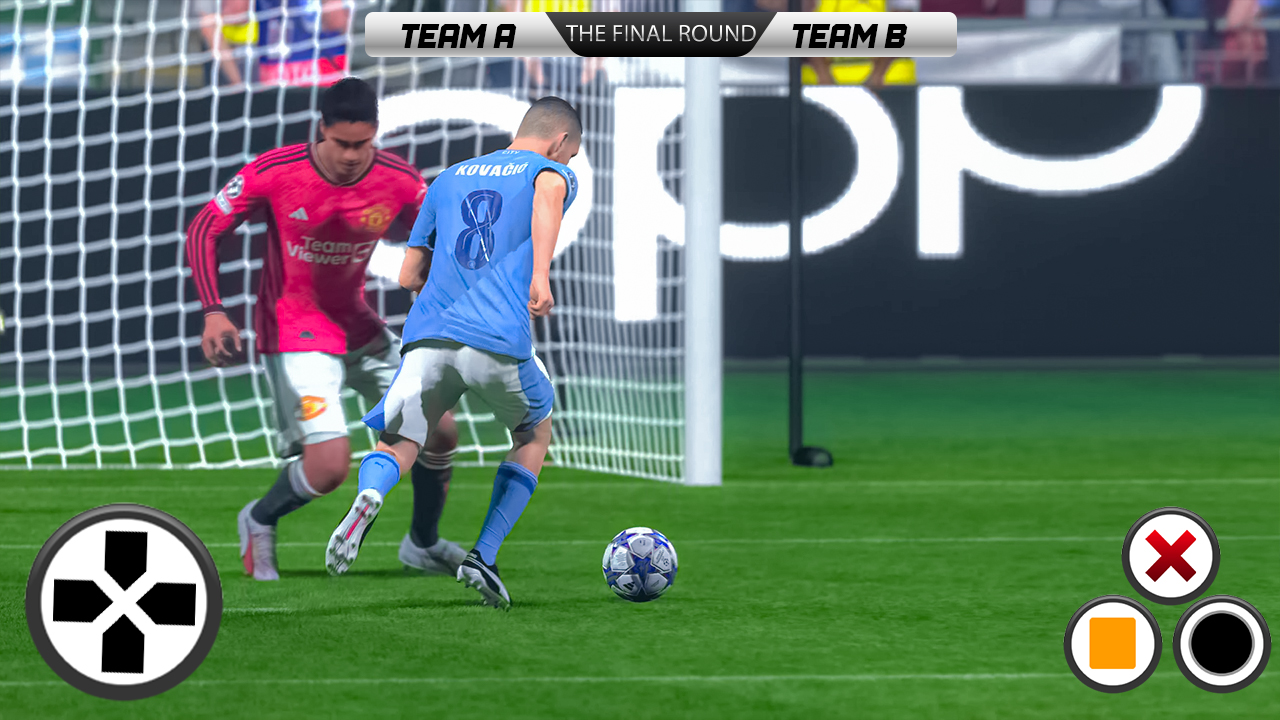Screen dimensions: 1280x720
Task: Tap the orange square action button
Action: click(x=1112, y=644)
